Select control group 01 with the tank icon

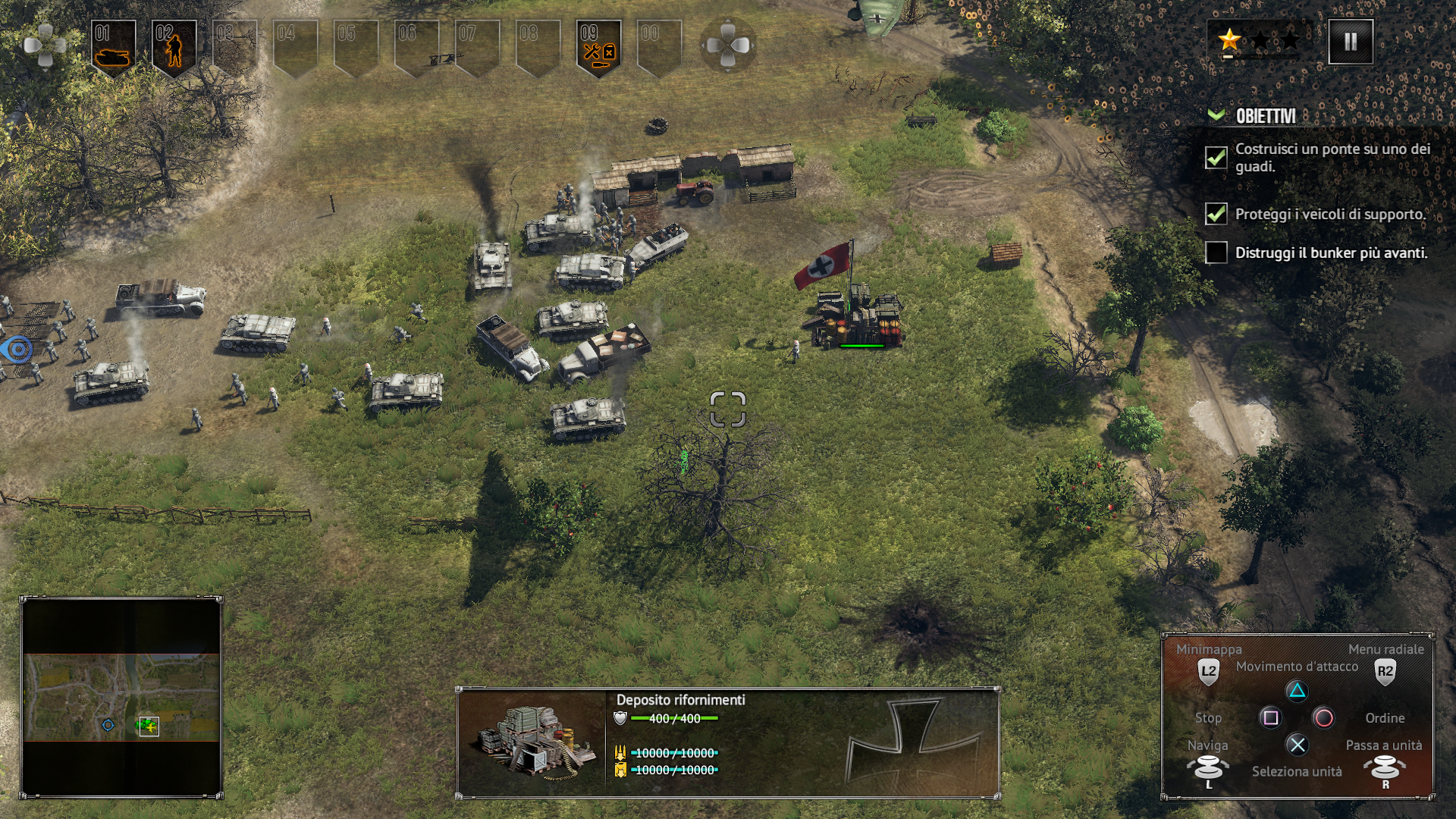click(114, 47)
